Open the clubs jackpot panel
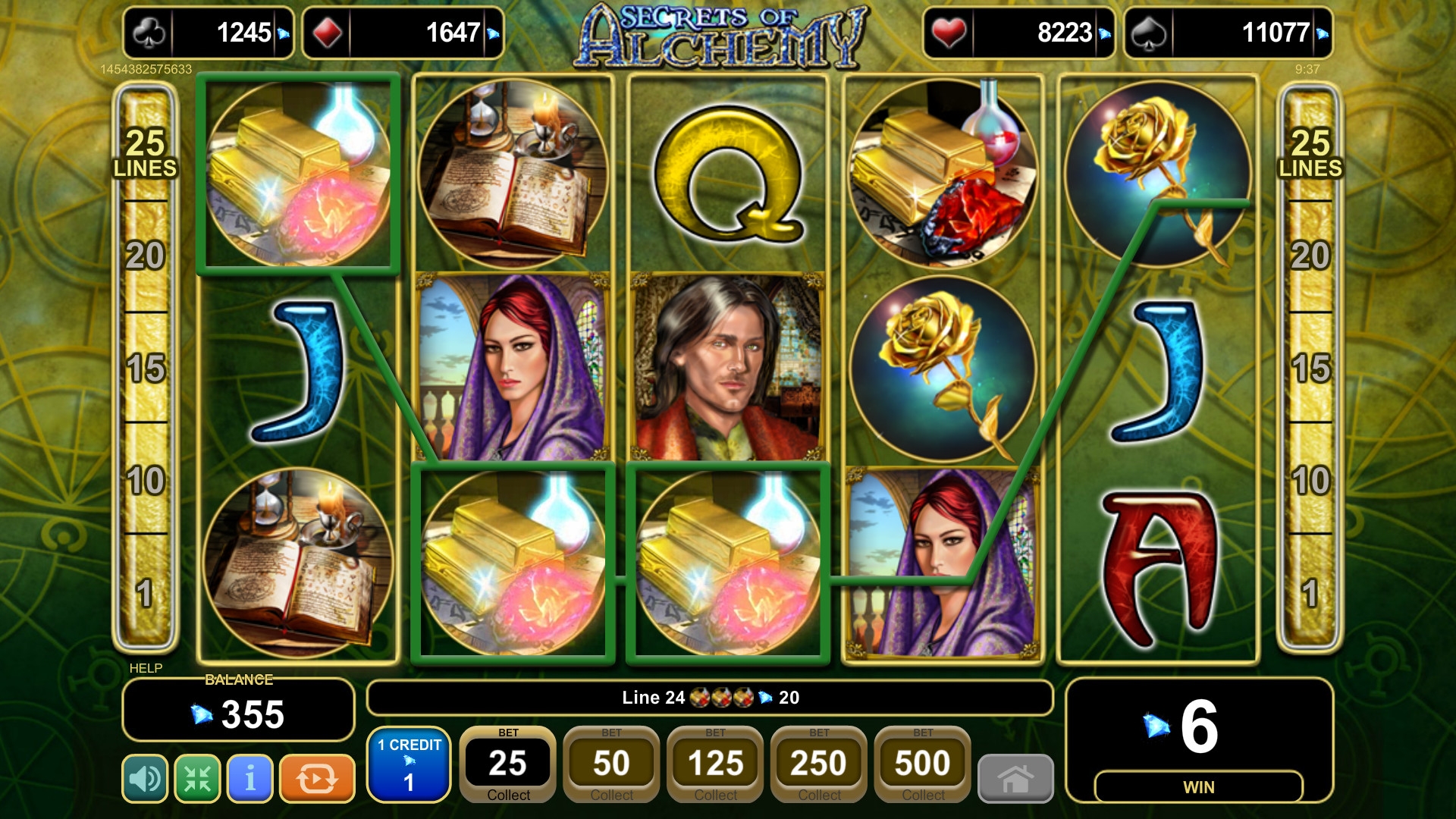 pos(209,33)
